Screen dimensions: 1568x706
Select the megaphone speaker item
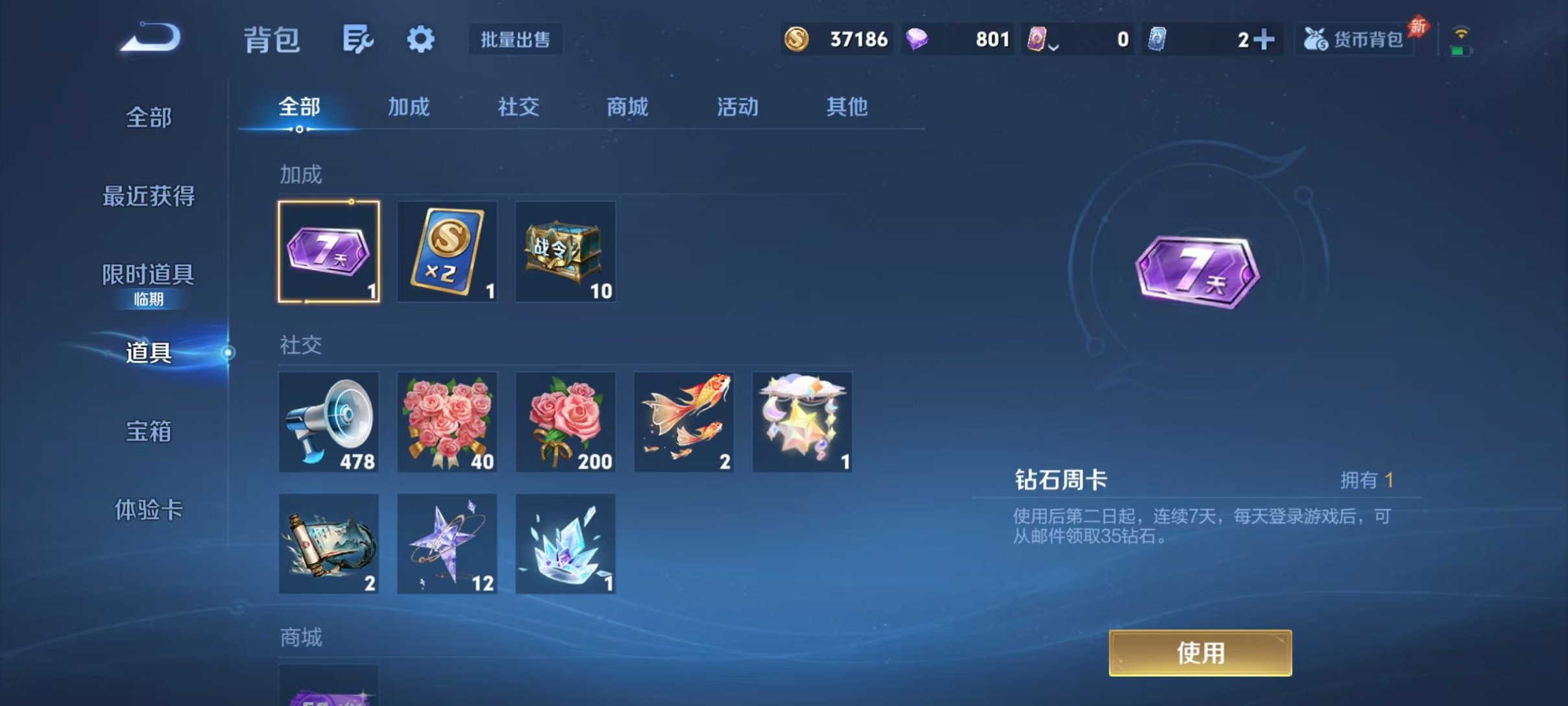click(x=328, y=422)
